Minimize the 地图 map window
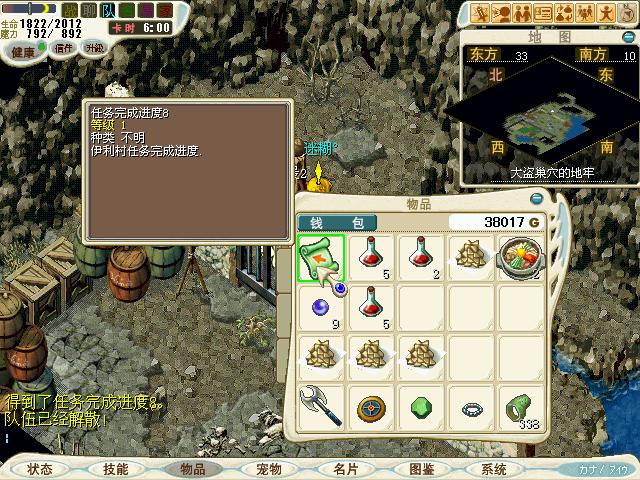This screenshot has width=640, height=480. point(627,36)
